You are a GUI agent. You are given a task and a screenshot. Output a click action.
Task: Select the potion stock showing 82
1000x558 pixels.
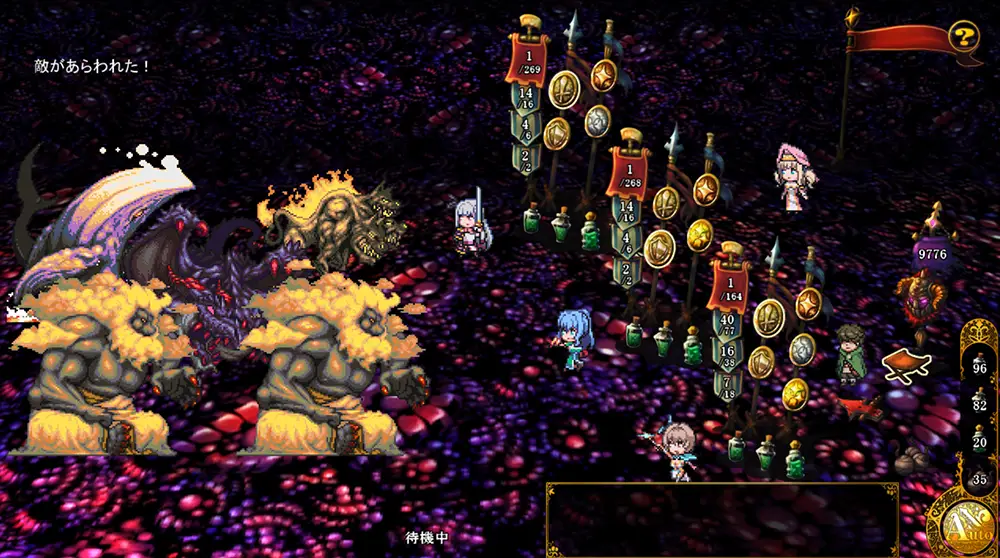(x=979, y=402)
